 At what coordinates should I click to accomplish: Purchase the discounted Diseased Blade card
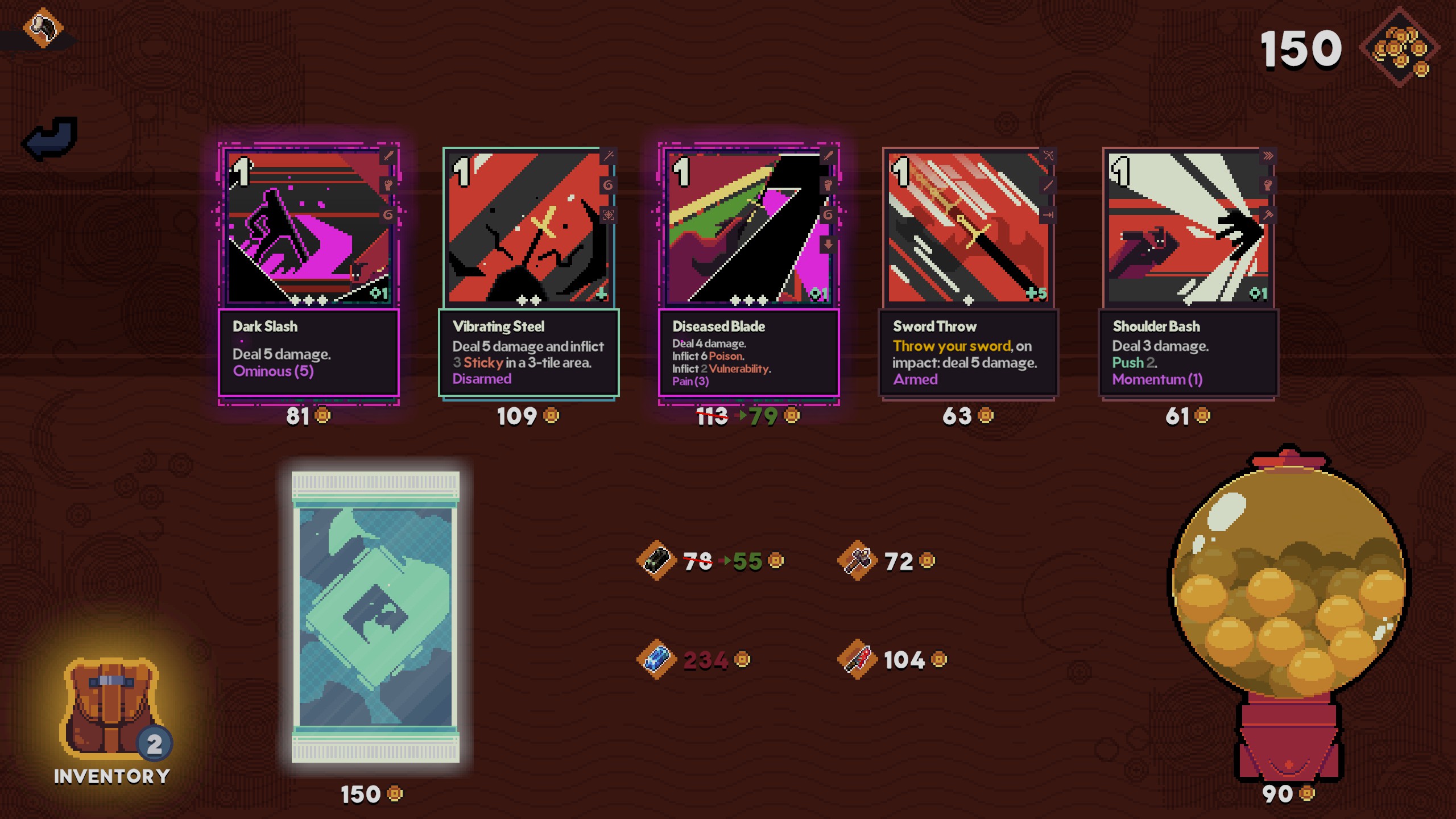748,273
